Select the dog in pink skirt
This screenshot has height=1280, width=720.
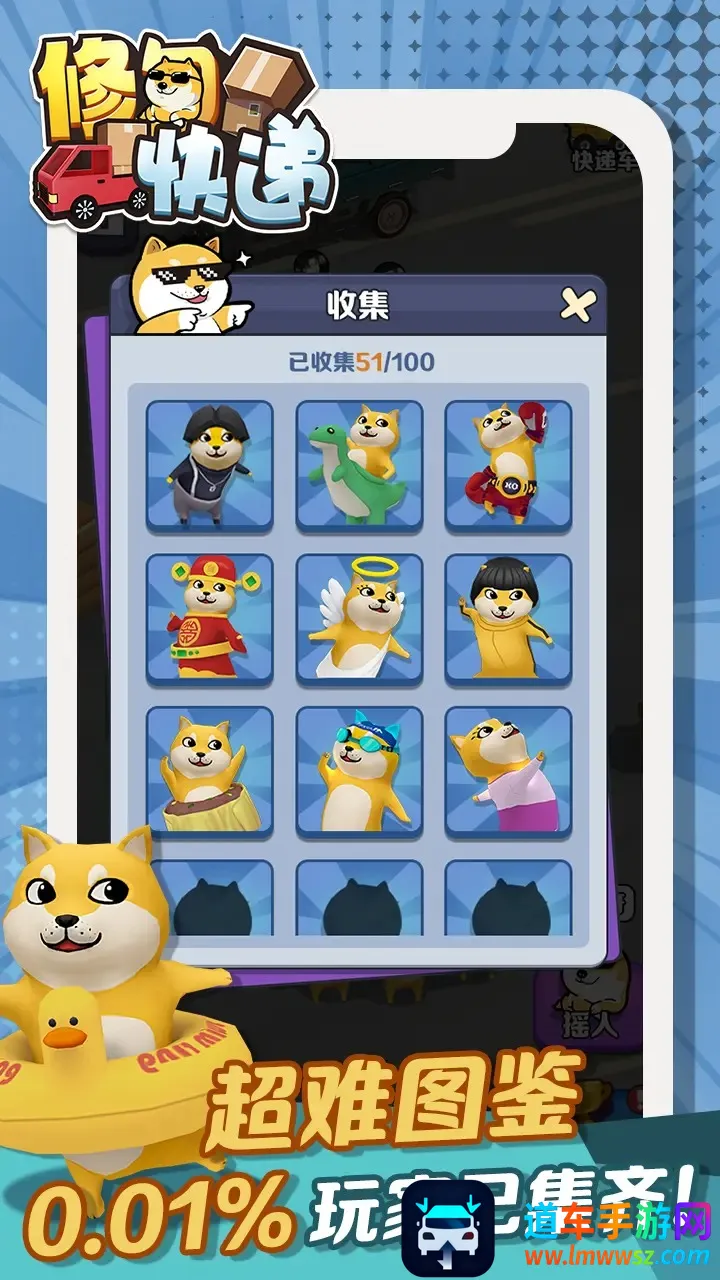click(508, 772)
